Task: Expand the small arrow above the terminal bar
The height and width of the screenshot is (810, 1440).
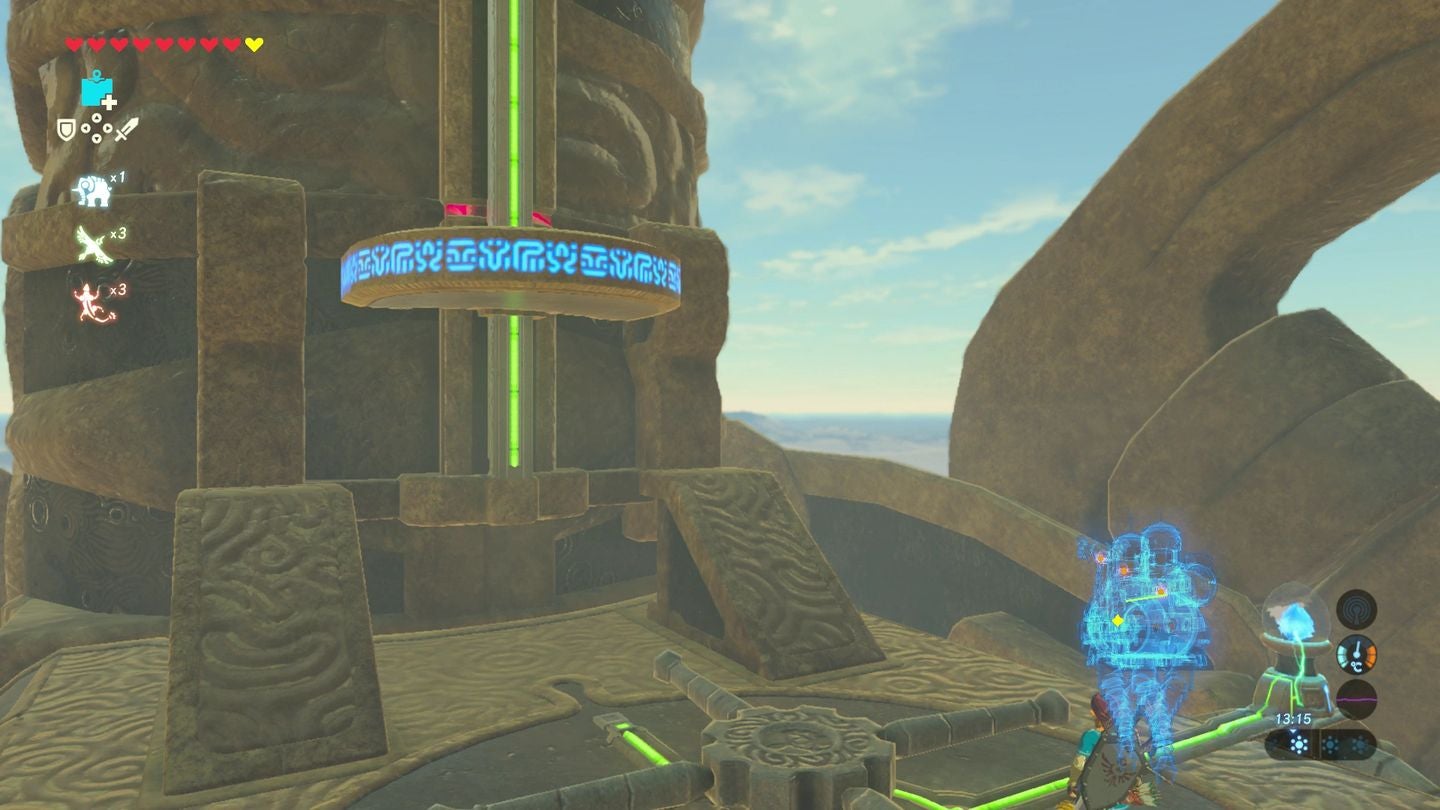Action: pos(1293,731)
